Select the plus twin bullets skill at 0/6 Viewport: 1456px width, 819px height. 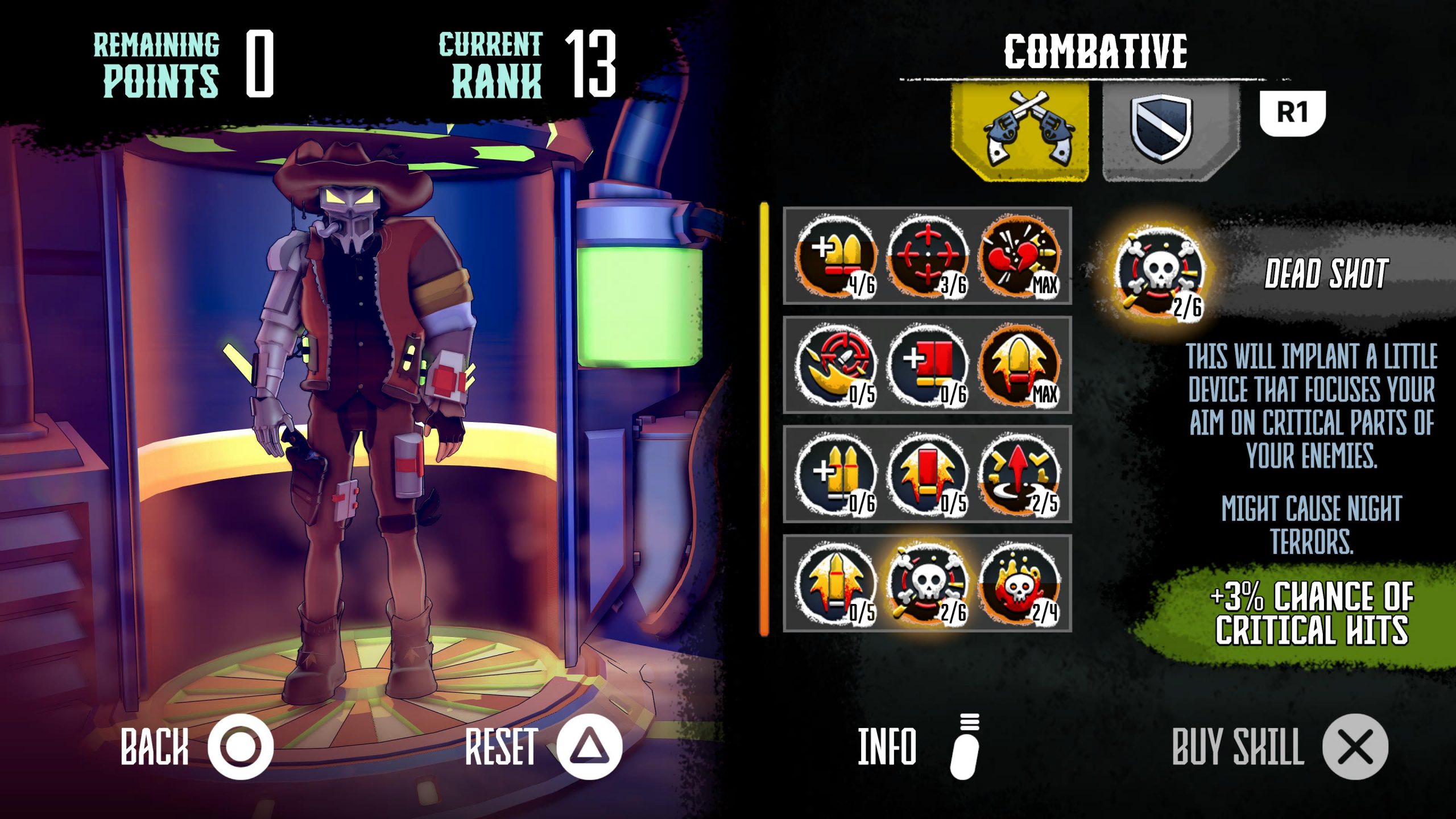click(x=836, y=474)
